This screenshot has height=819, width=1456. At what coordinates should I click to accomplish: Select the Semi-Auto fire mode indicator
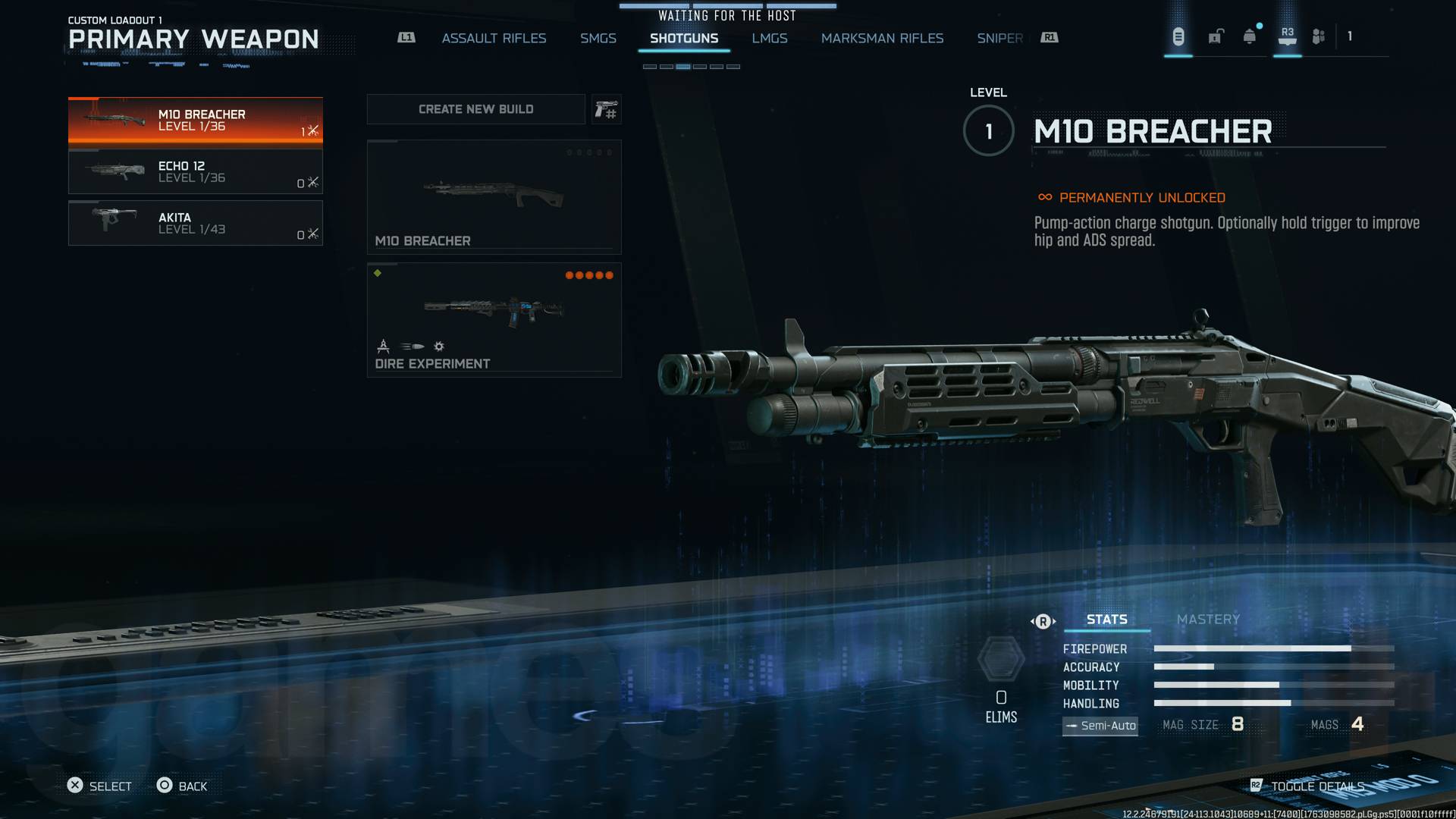[1100, 726]
